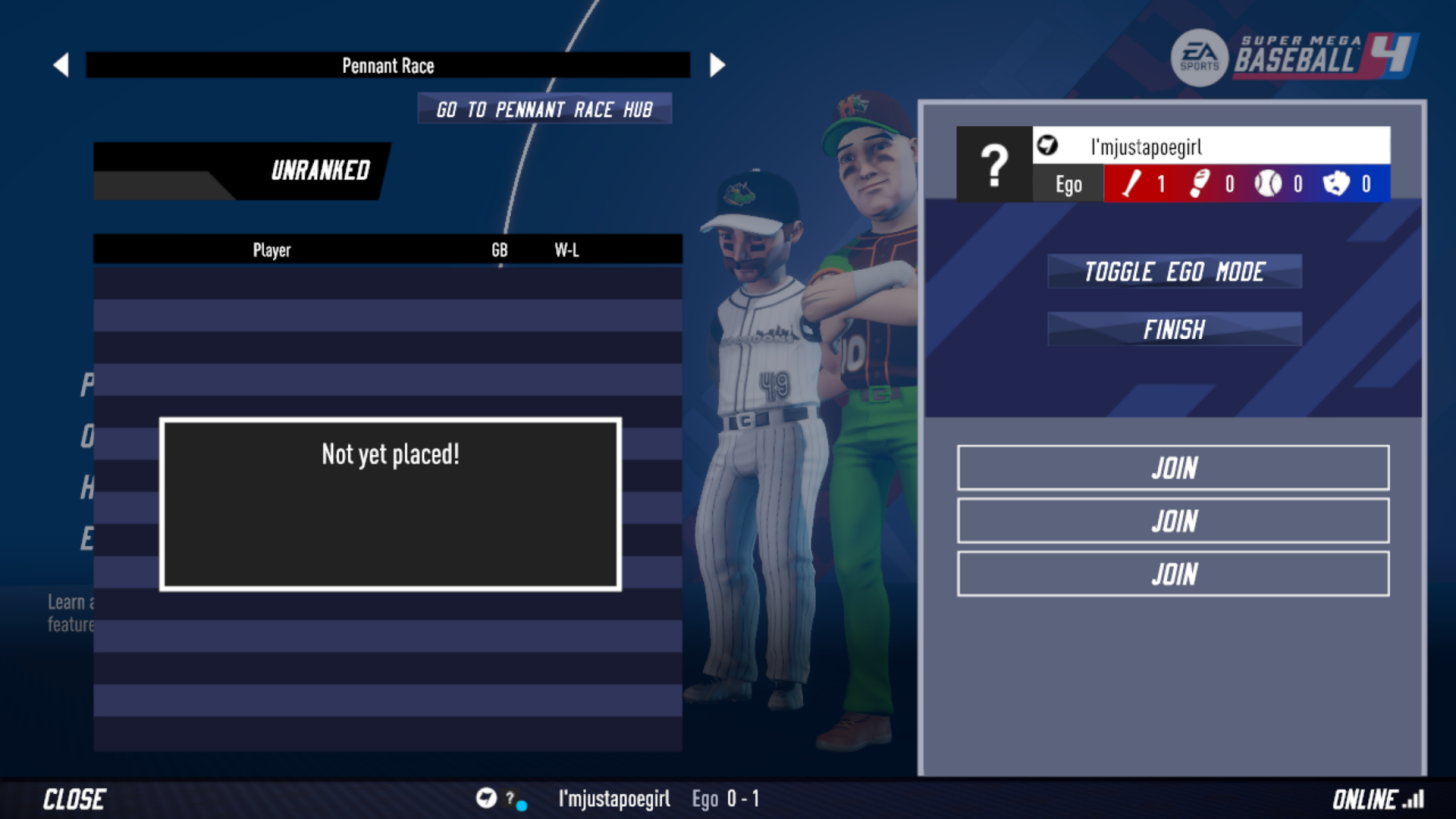Toggle the question mark crossplay indicator

[510, 798]
